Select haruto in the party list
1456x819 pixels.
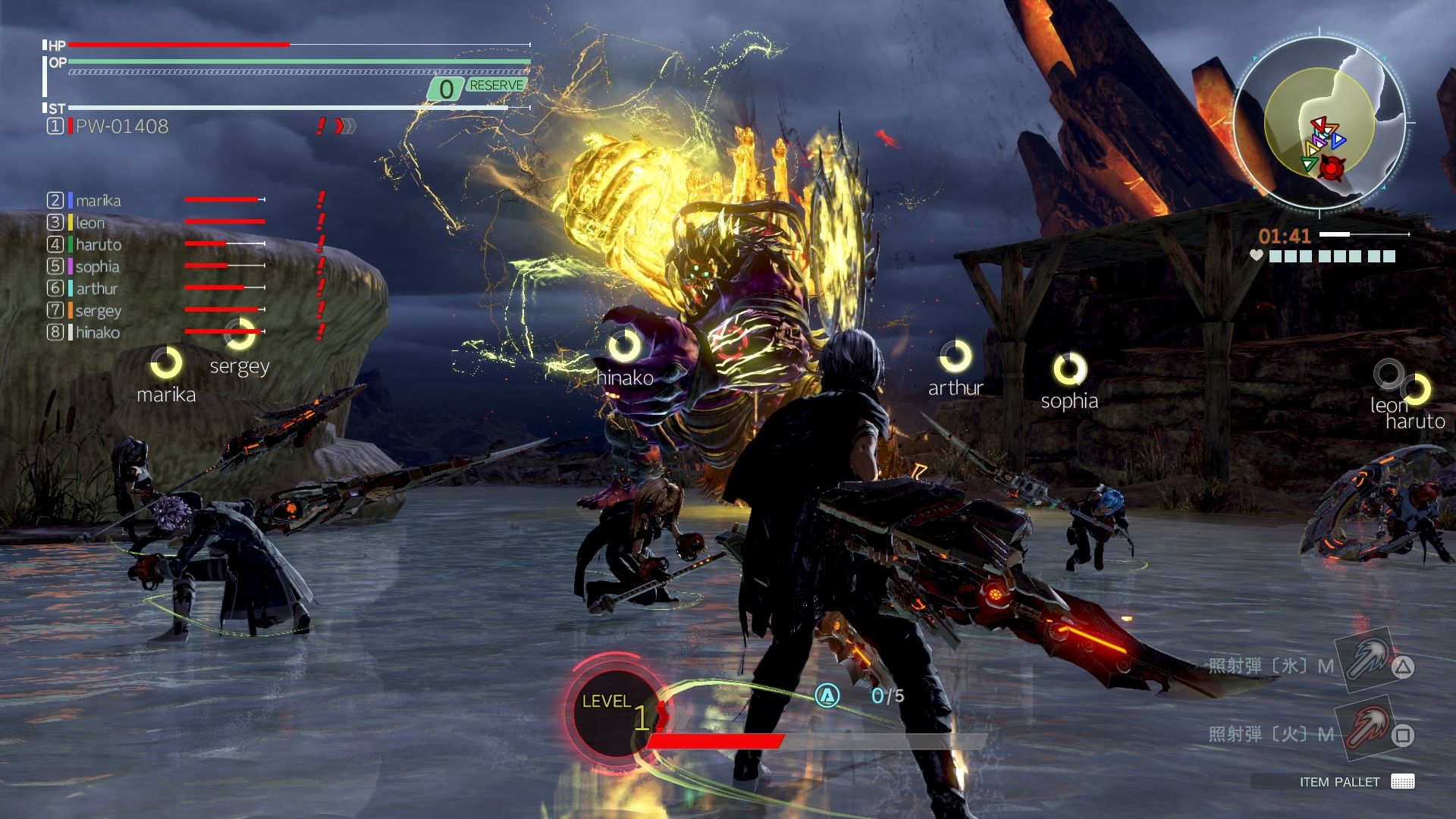[x=98, y=245]
